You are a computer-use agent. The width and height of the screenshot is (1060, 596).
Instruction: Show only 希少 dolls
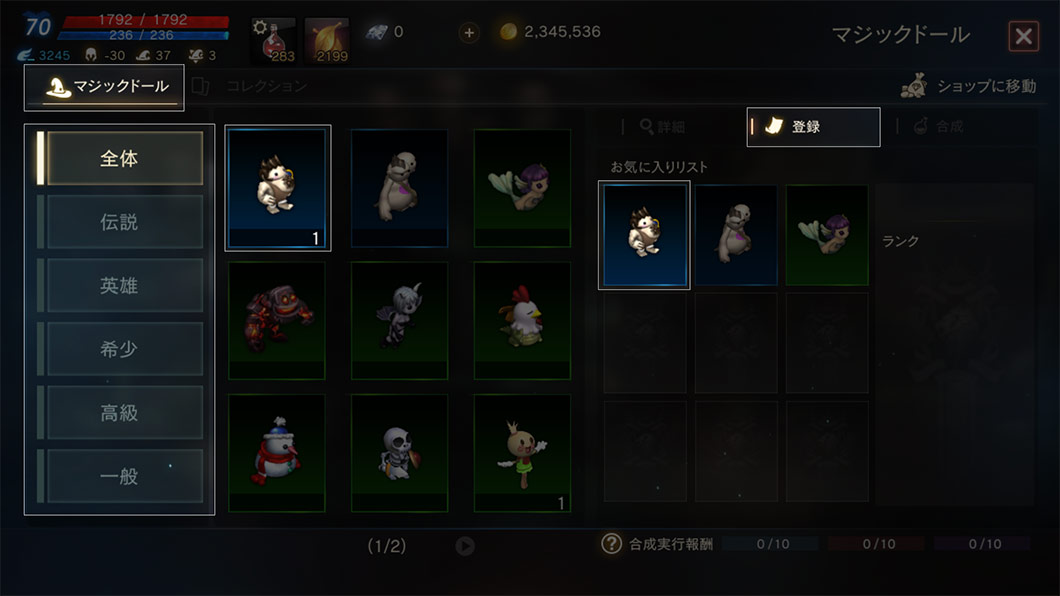click(x=120, y=349)
